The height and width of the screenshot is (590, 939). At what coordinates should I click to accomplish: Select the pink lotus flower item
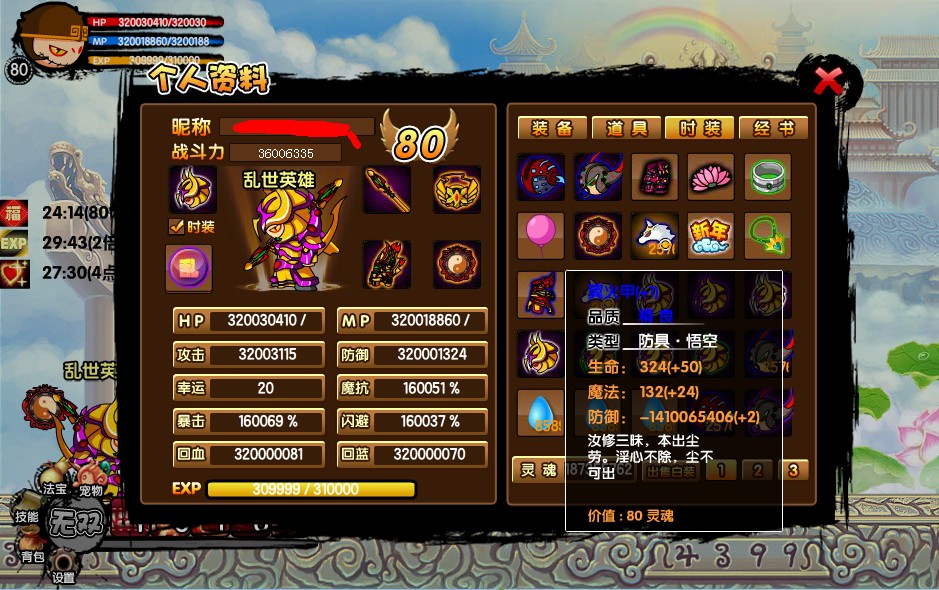tap(711, 177)
